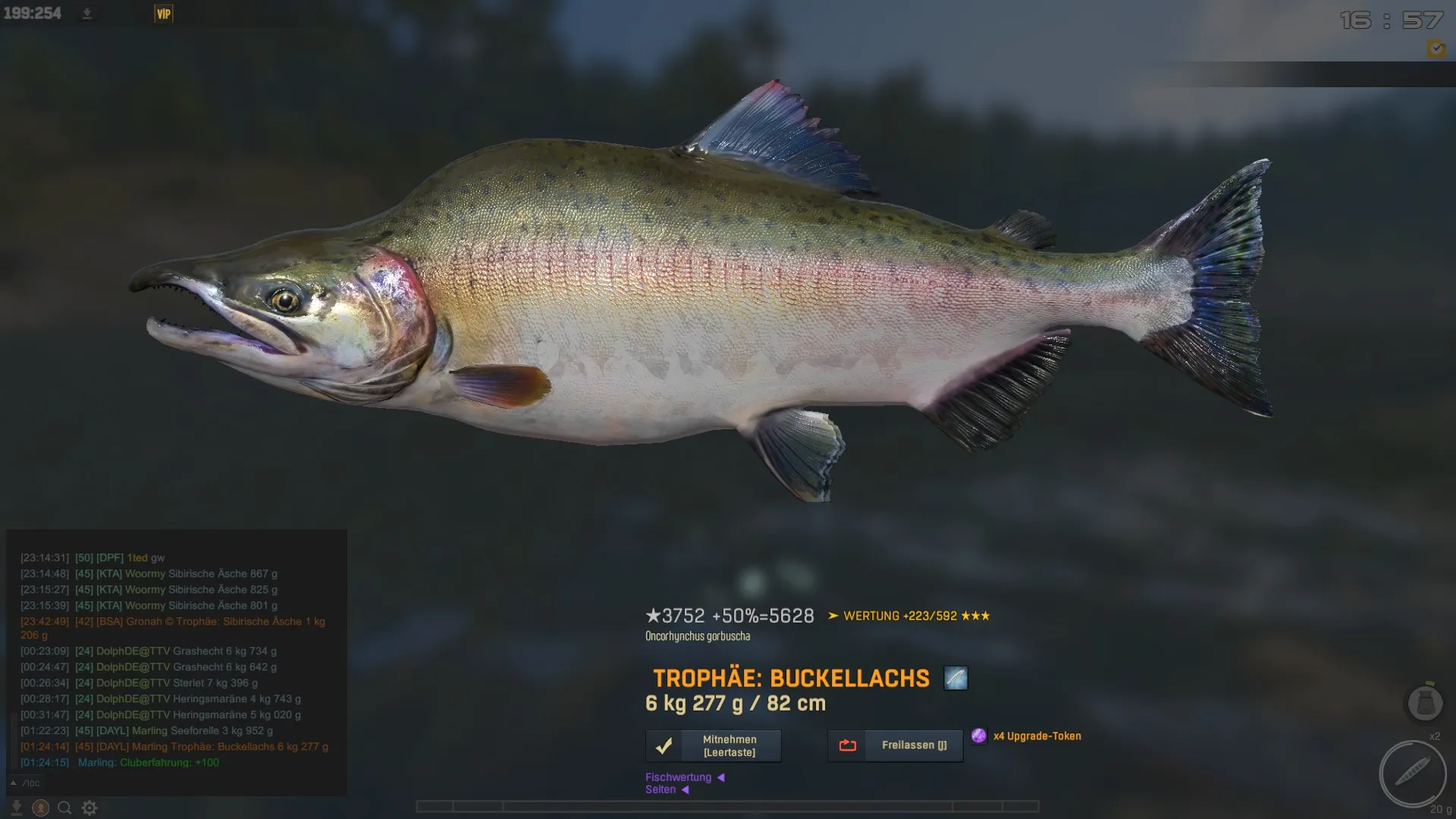
Task: Click the VIP badge in the top bar
Action: (164, 14)
